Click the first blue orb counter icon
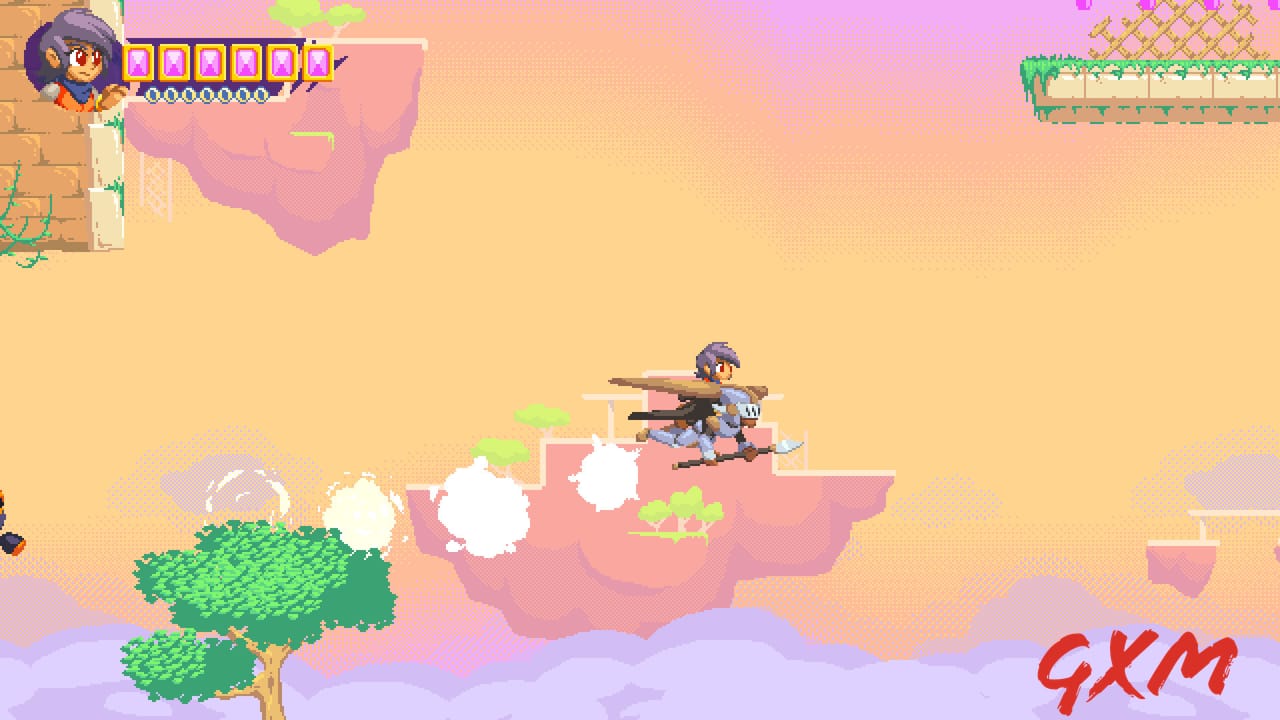The image size is (1280, 720). 153,94
